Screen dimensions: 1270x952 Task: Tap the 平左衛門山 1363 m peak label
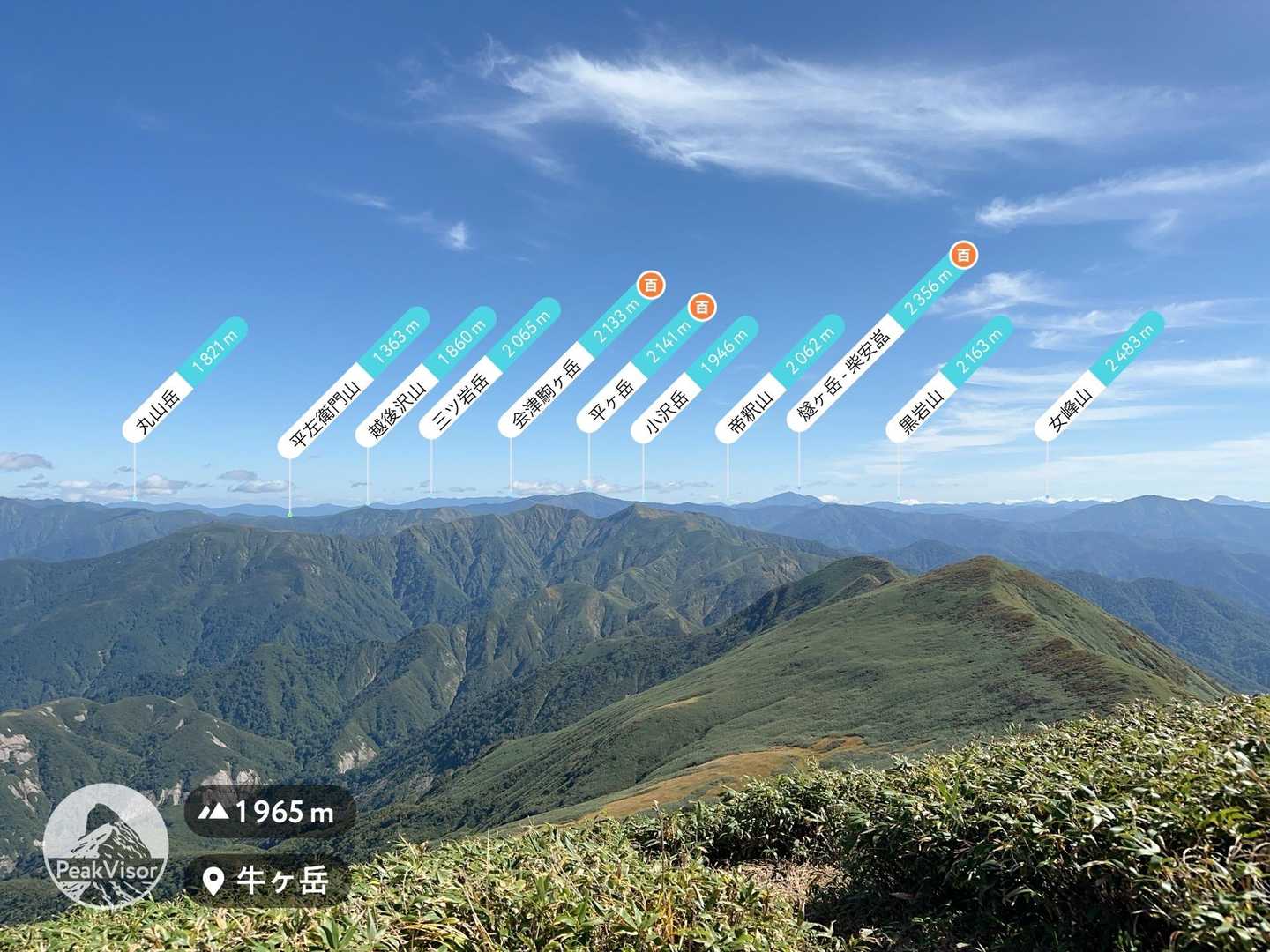pos(353,382)
